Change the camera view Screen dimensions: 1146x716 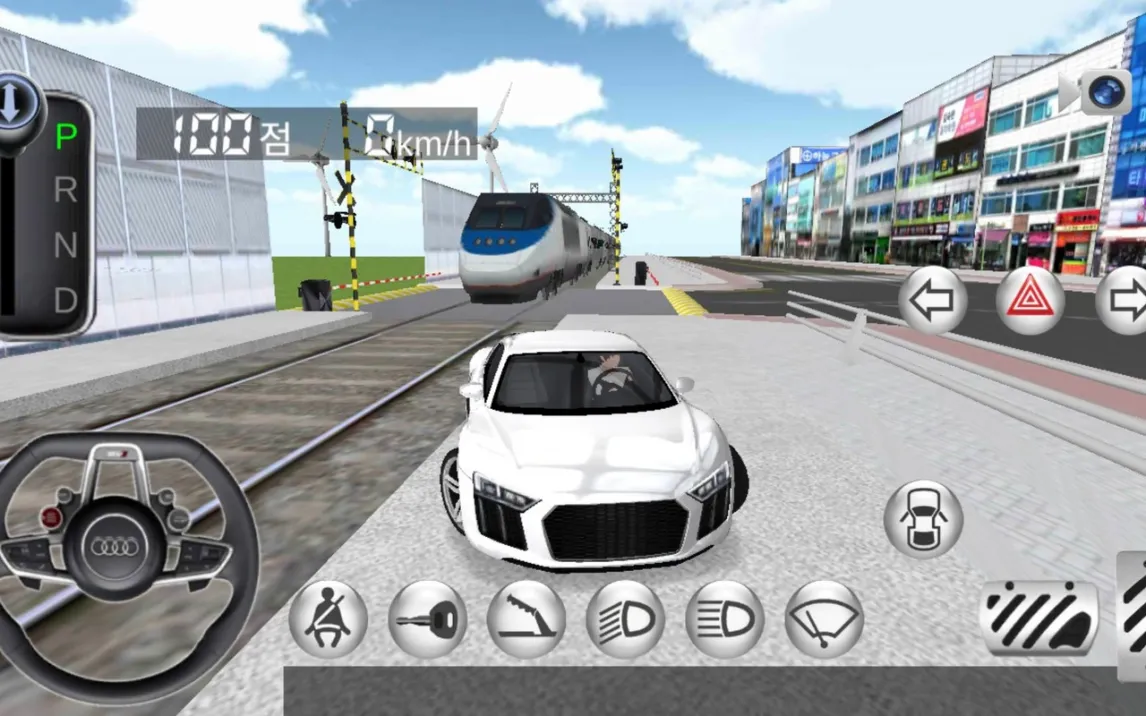tap(1104, 93)
